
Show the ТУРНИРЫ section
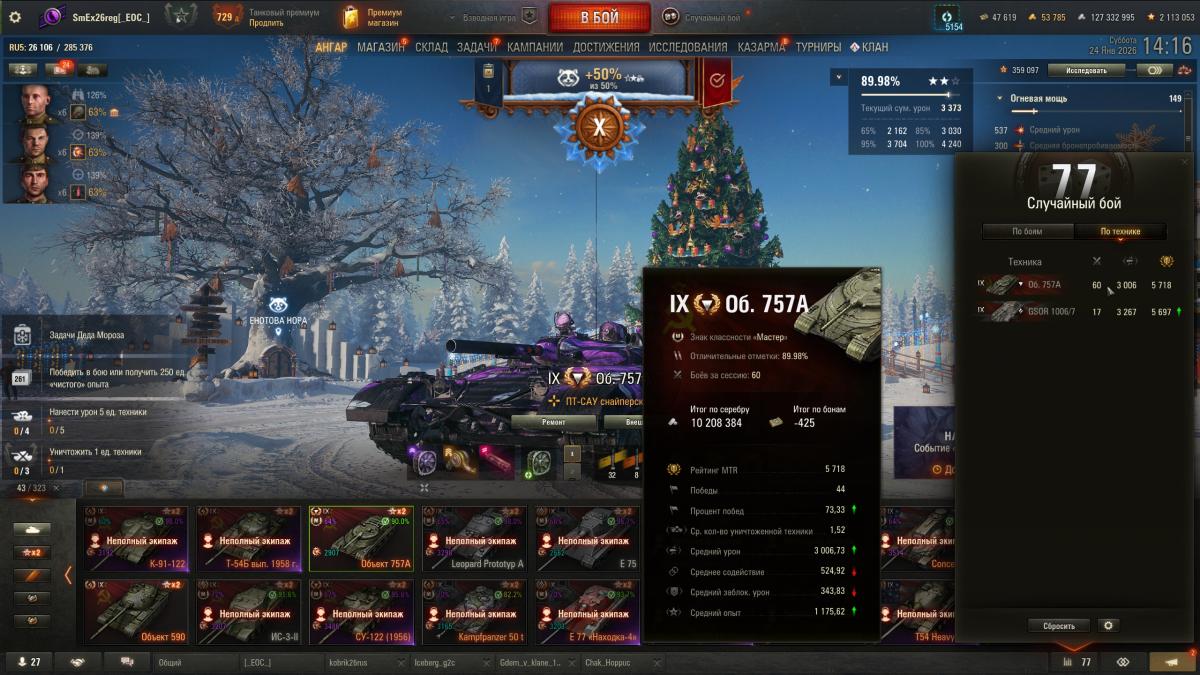point(818,47)
